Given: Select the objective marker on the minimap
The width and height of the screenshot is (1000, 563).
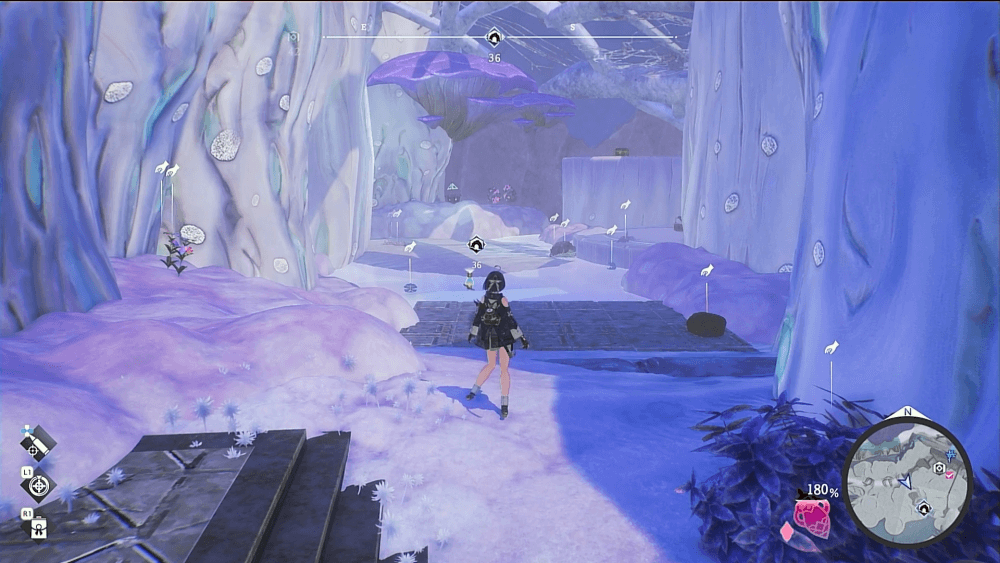Looking at the screenshot, I should 926,509.
